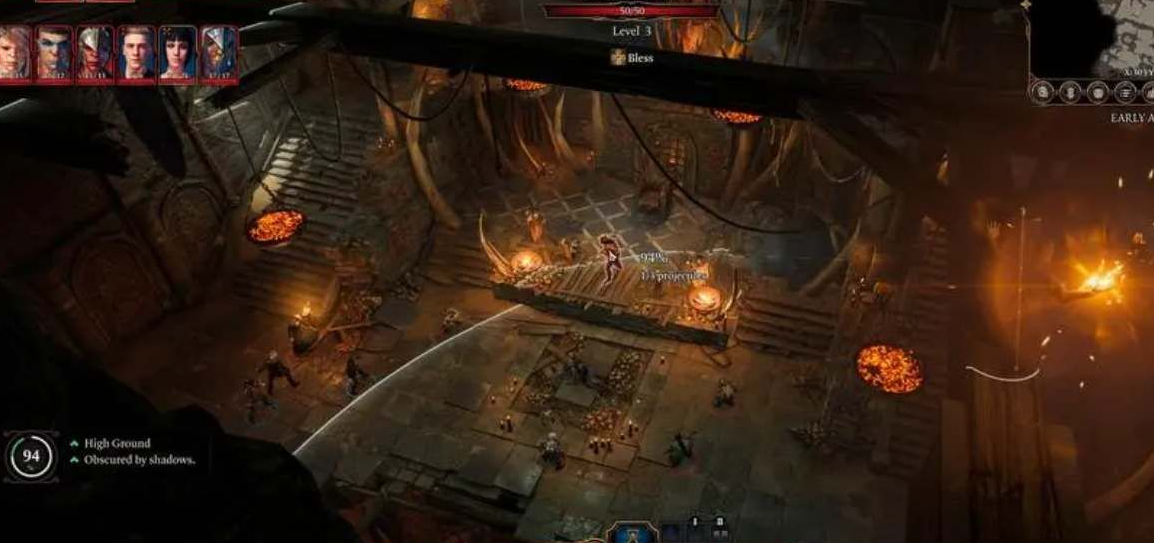Click the Bless condition icon
Viewport: 1154px width, 543px height.
pos(619,58)
